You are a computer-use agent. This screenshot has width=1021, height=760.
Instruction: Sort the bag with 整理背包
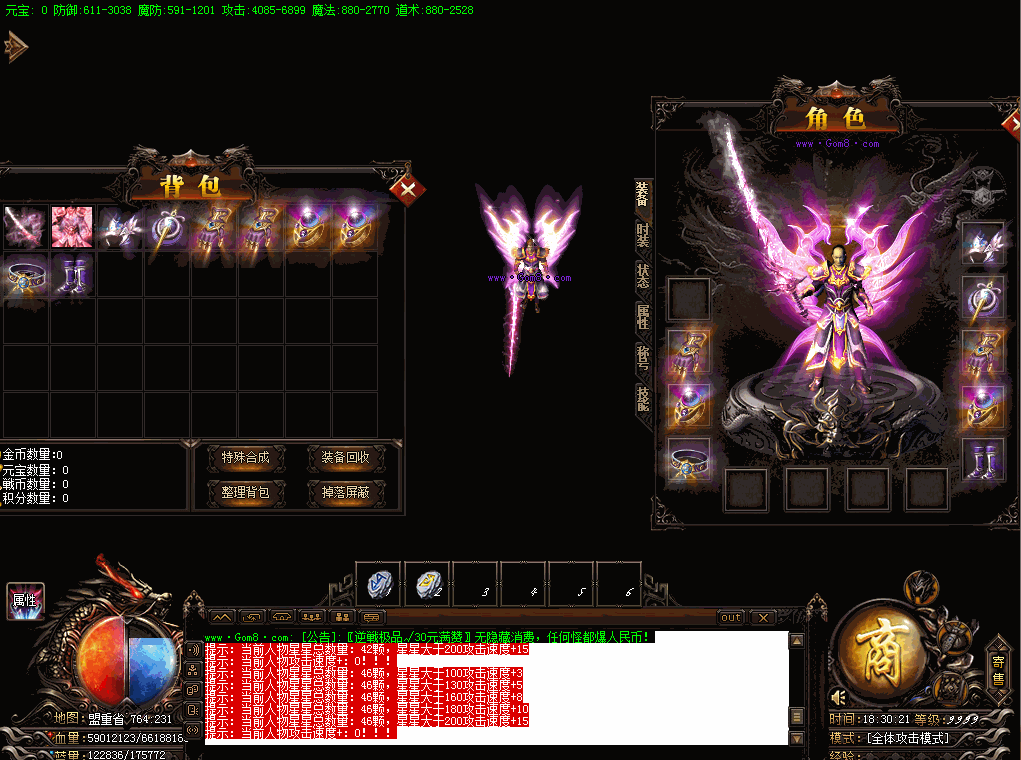point(246,492)
